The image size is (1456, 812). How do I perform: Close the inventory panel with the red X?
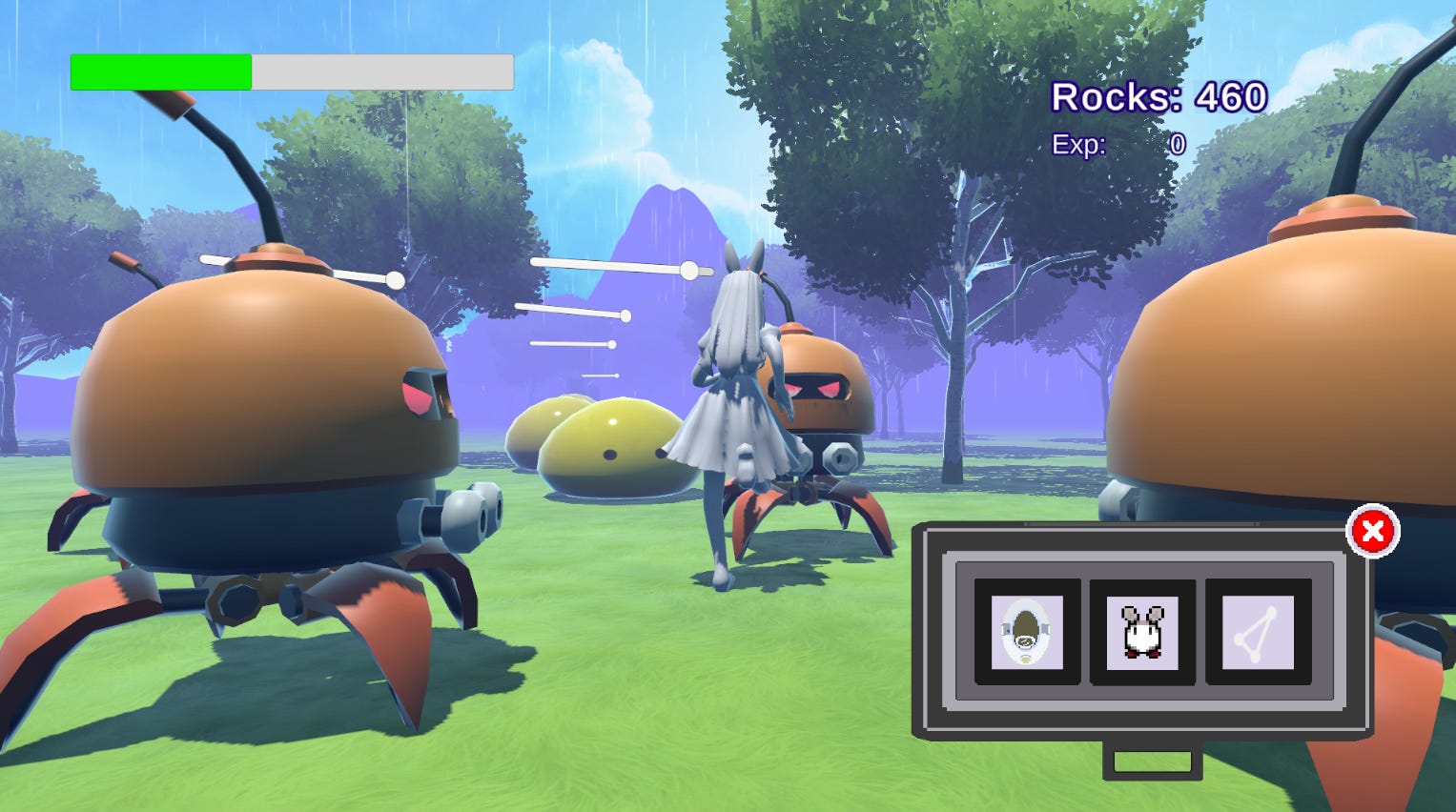1373,532
